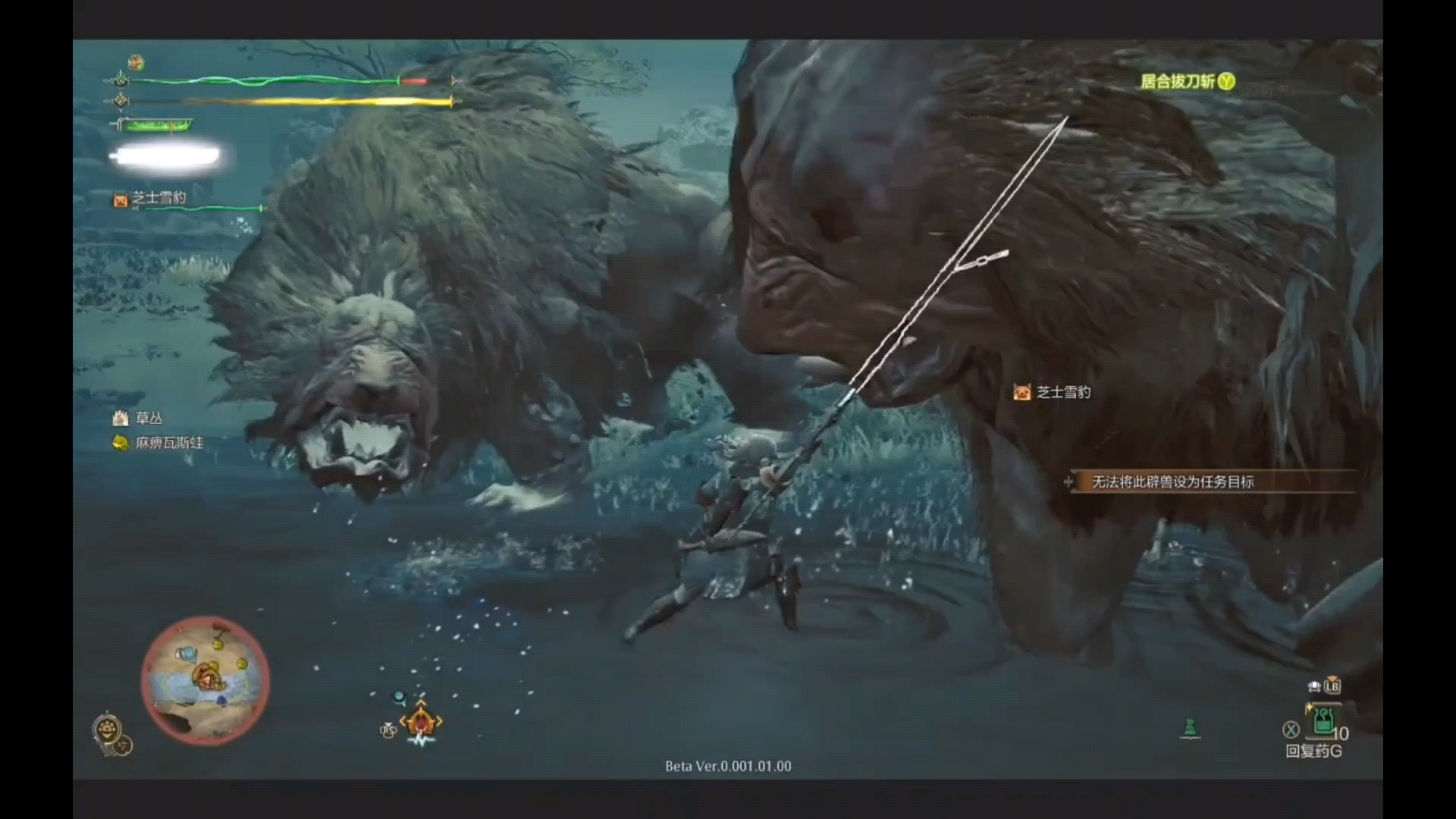Image resolution: width=1456 pixels, height=819 pixels.
Task: Click the 芝士雪豹 target tracker with green health line
Action: [x=158, y=198]
